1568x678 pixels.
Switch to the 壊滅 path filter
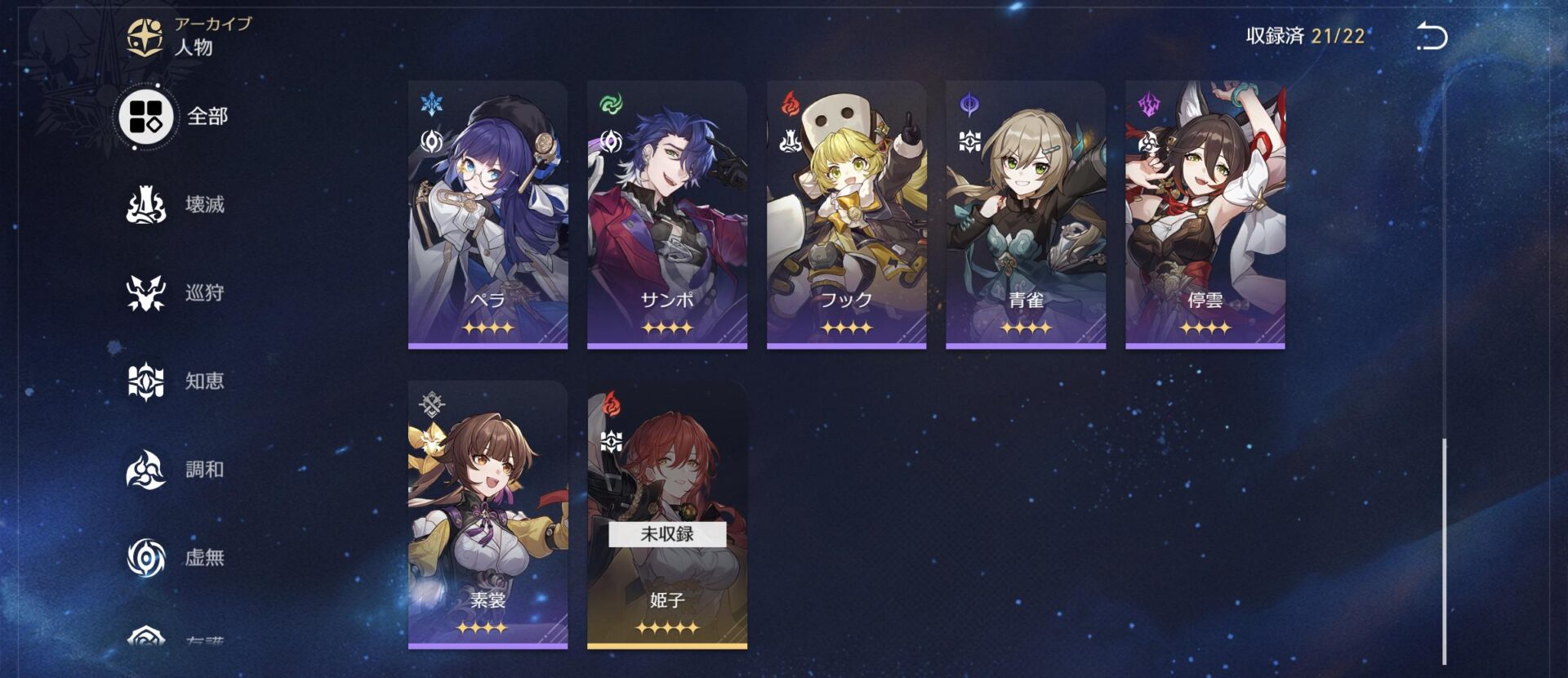click(175, 205)
